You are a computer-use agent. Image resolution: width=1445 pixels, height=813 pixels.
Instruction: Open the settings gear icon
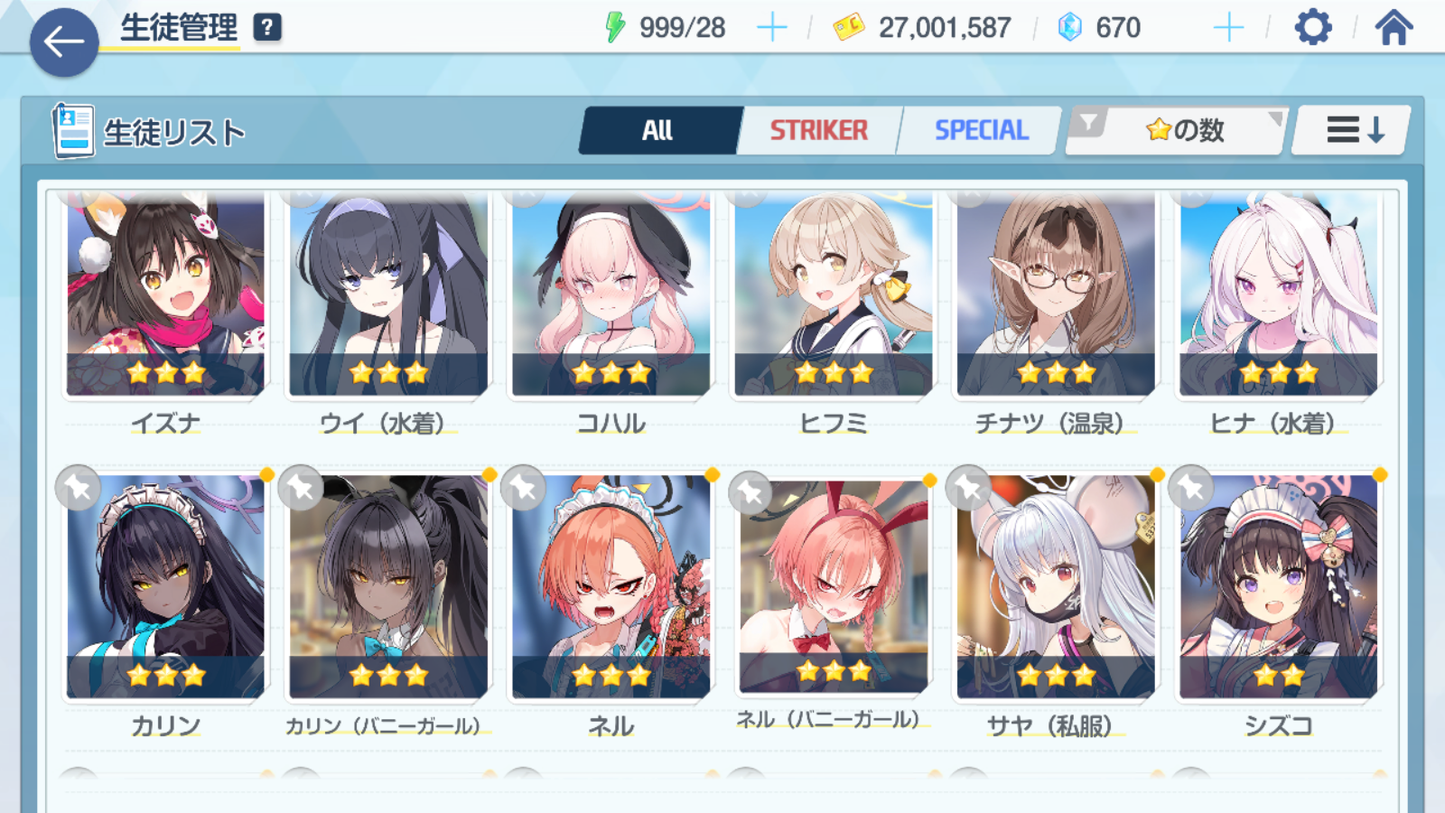[1312, 28]
